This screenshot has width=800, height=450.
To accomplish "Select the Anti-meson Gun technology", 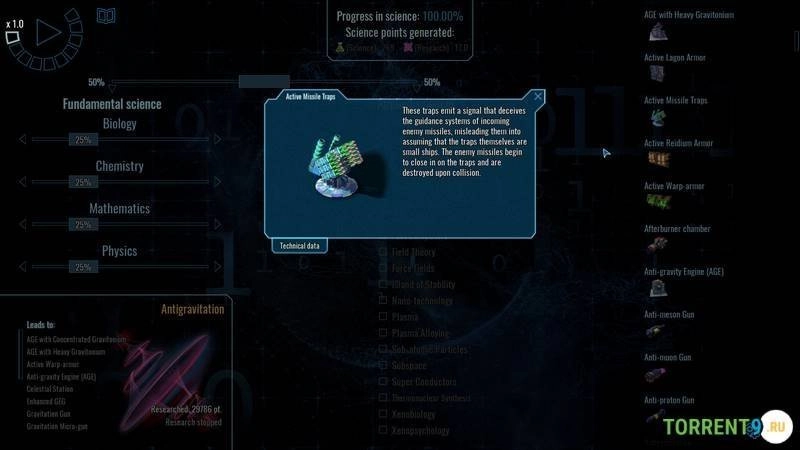I will [x=669, y=315].
